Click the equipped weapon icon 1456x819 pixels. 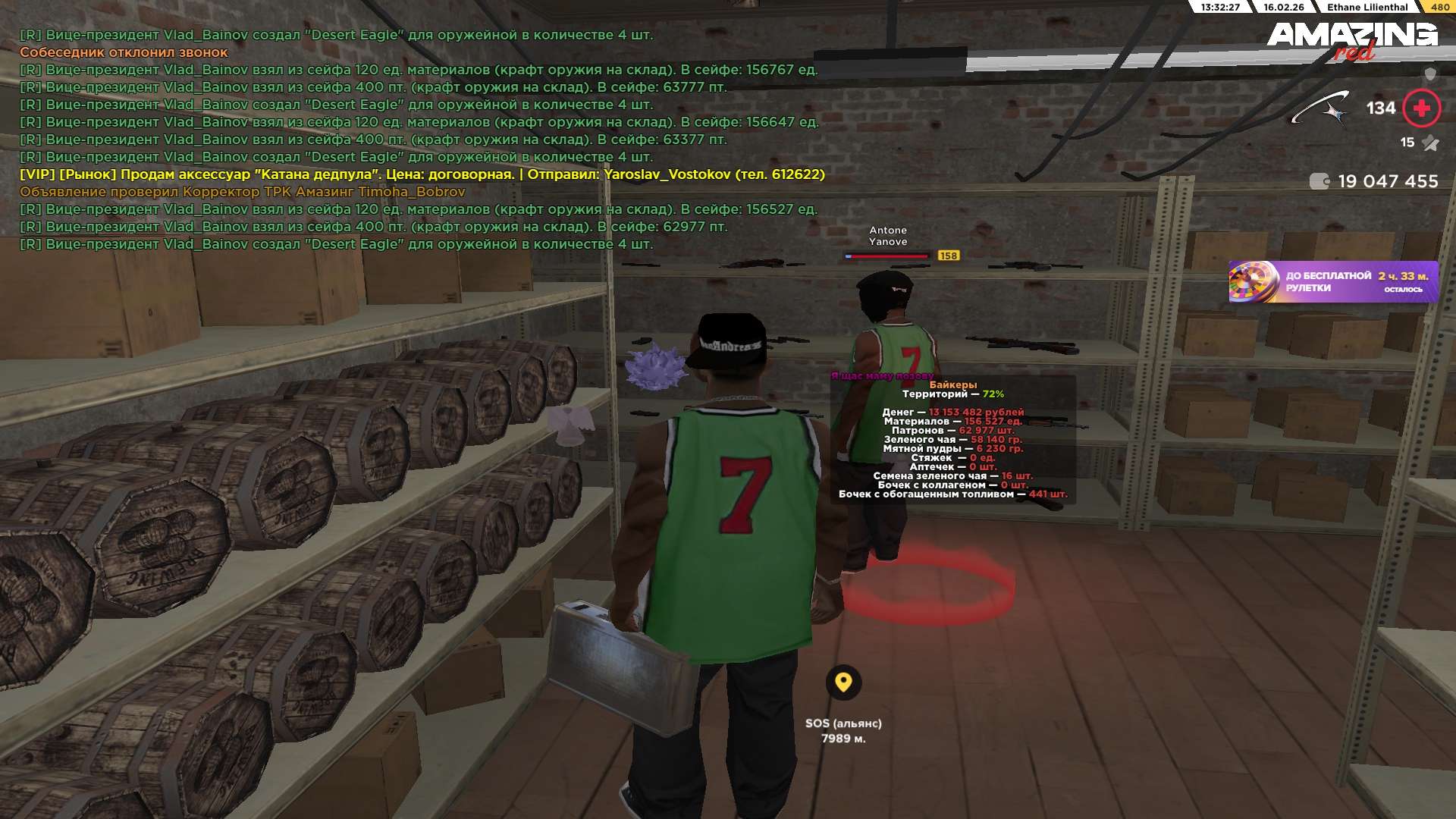pyautogui.click(x=1320, y=108)
